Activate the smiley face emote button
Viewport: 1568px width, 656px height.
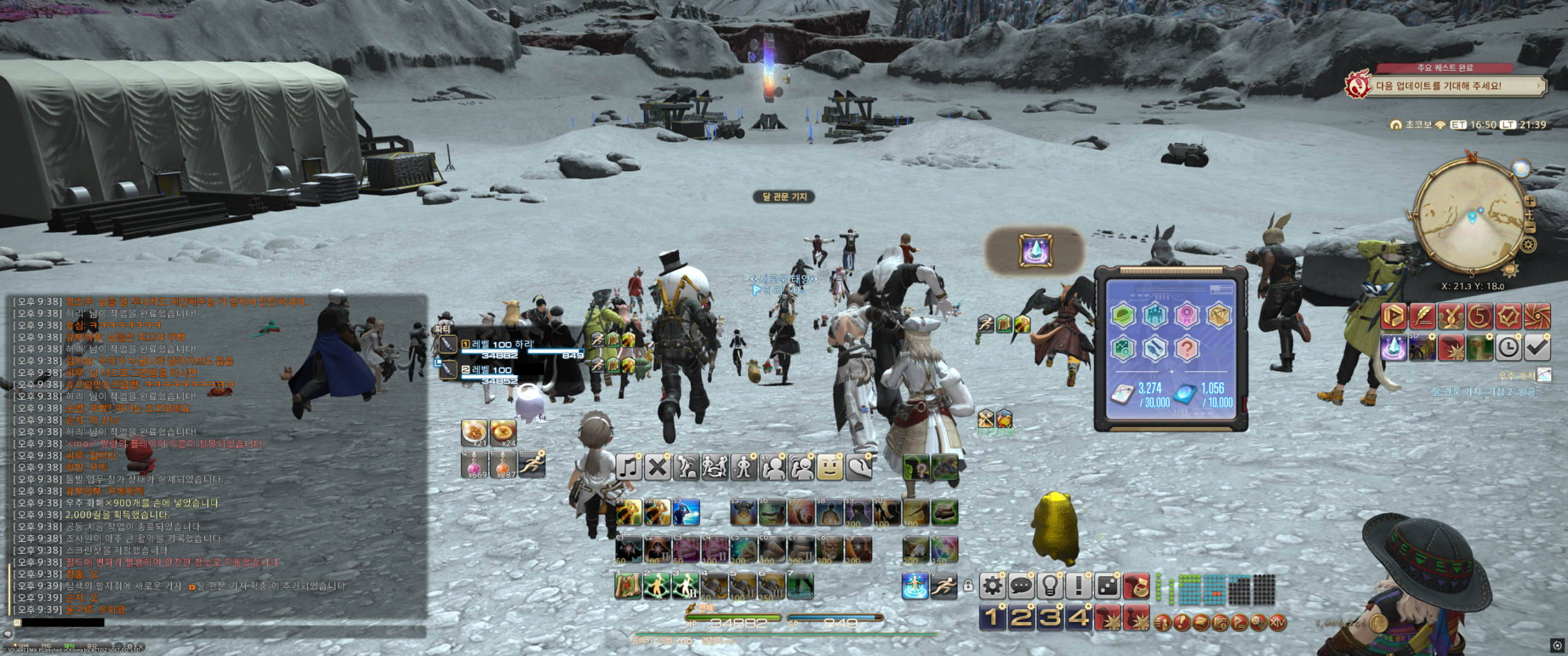829,468
